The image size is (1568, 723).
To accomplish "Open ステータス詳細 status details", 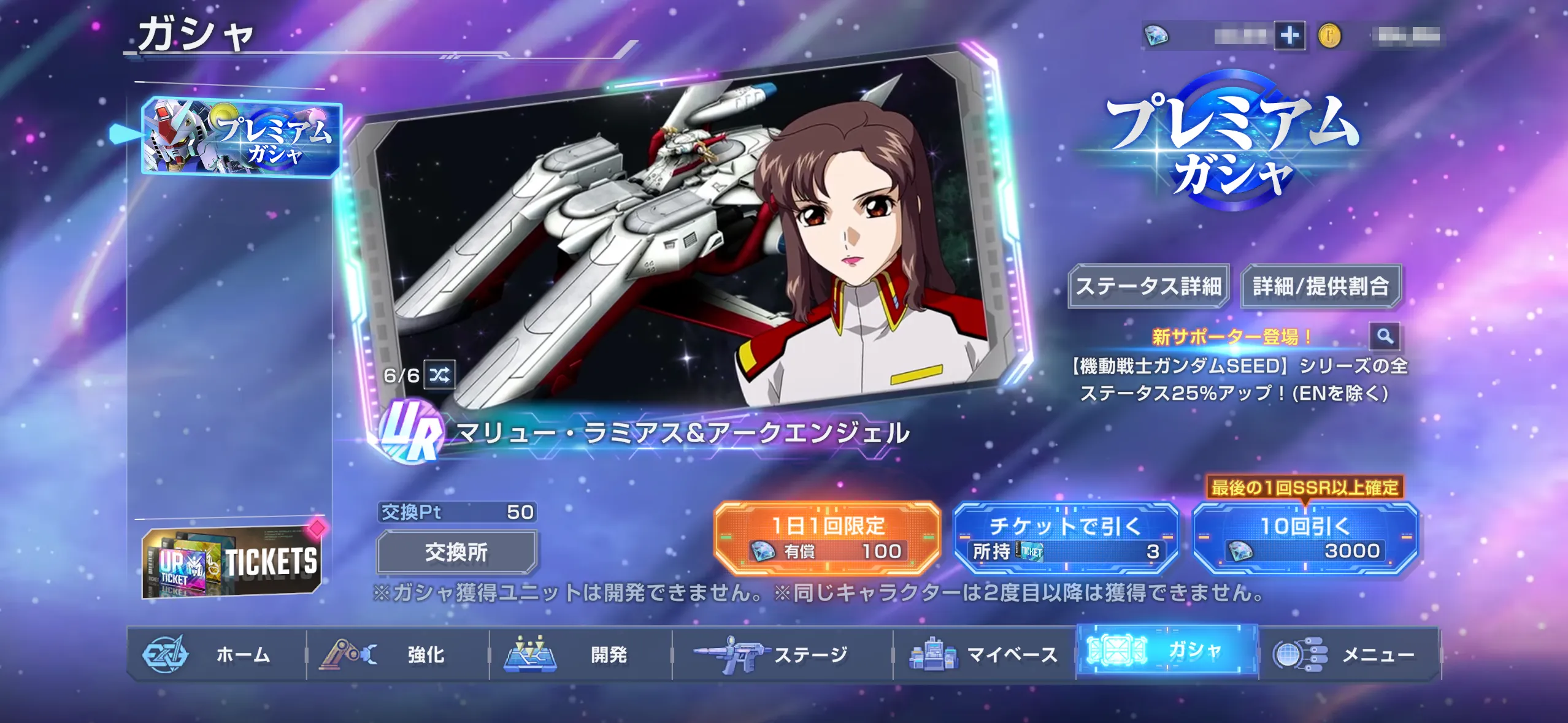I will pyautogui.click(x=1148, y=286).
